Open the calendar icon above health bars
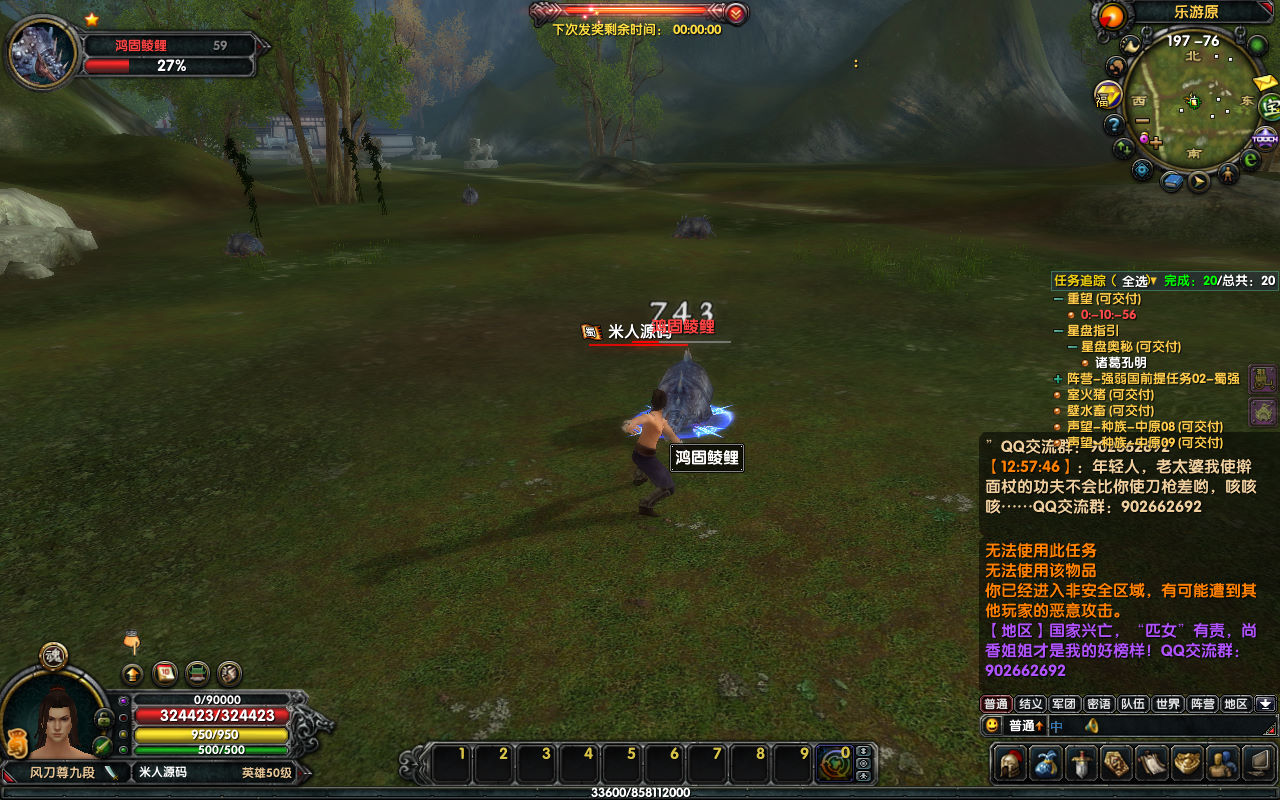1280x800 pixels. pos(165,673)
